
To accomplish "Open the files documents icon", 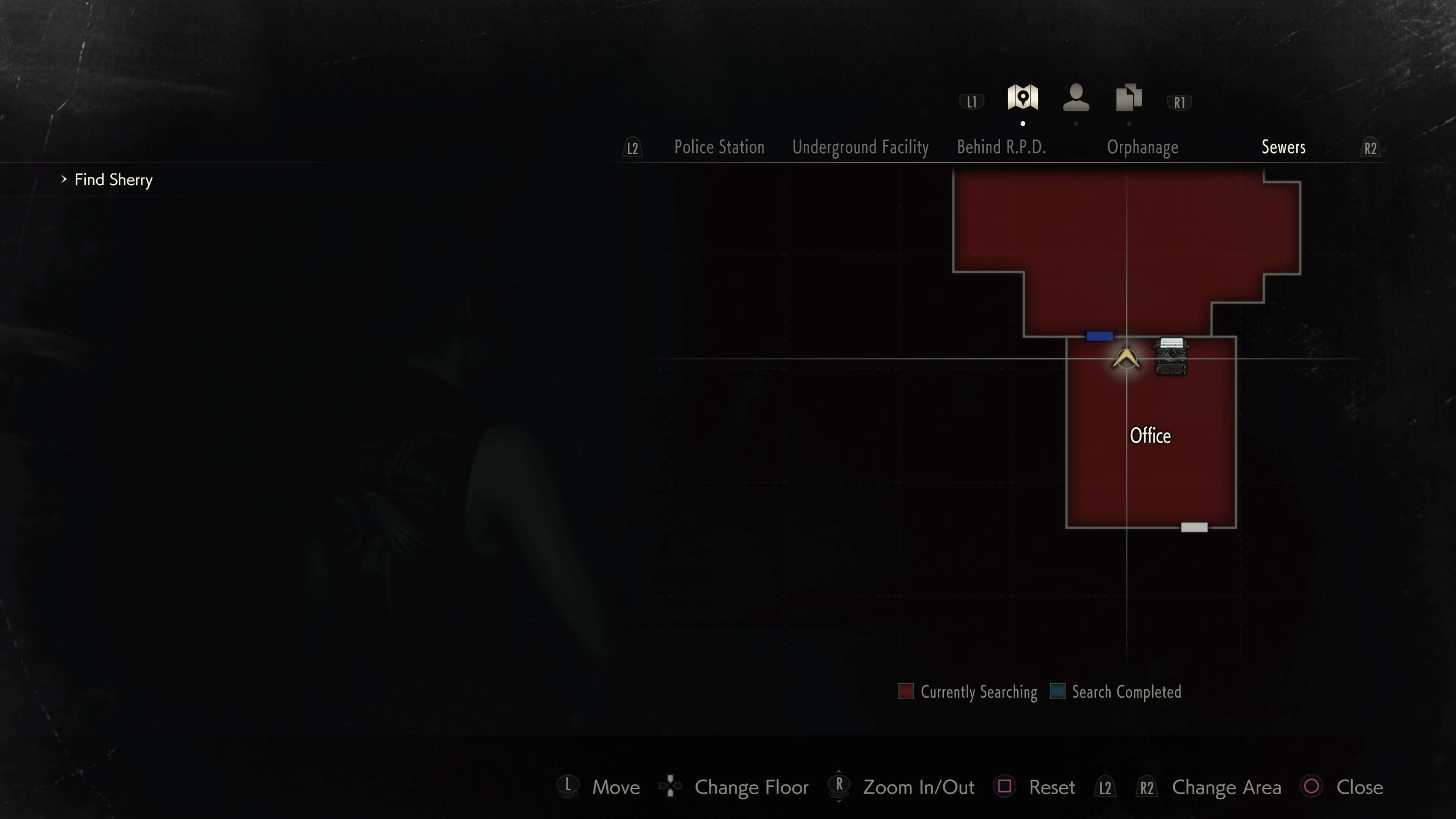I will tap(1128, 98).
